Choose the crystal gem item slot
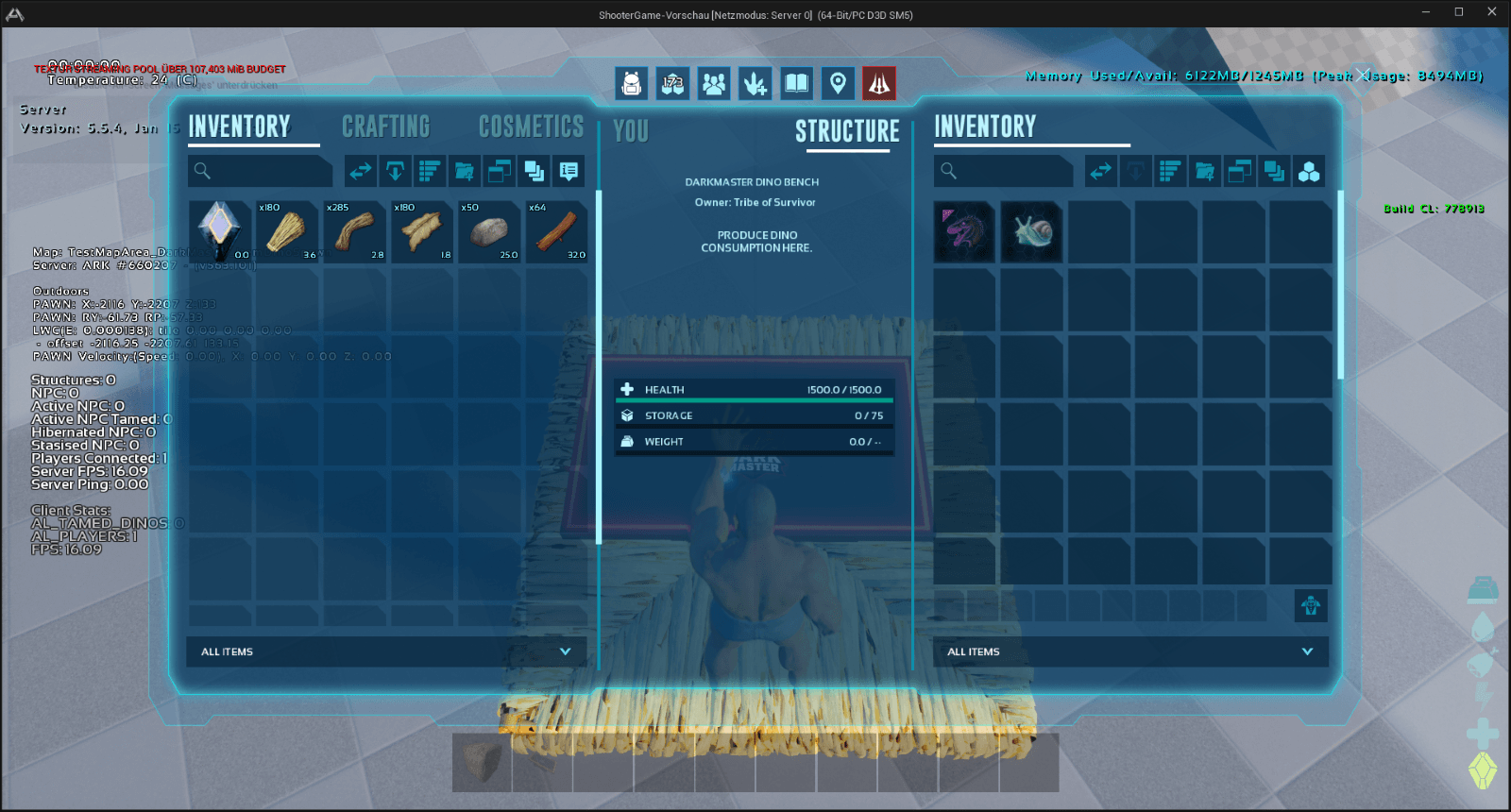This screenshot has width=1511, height=812. coord(219,231)
